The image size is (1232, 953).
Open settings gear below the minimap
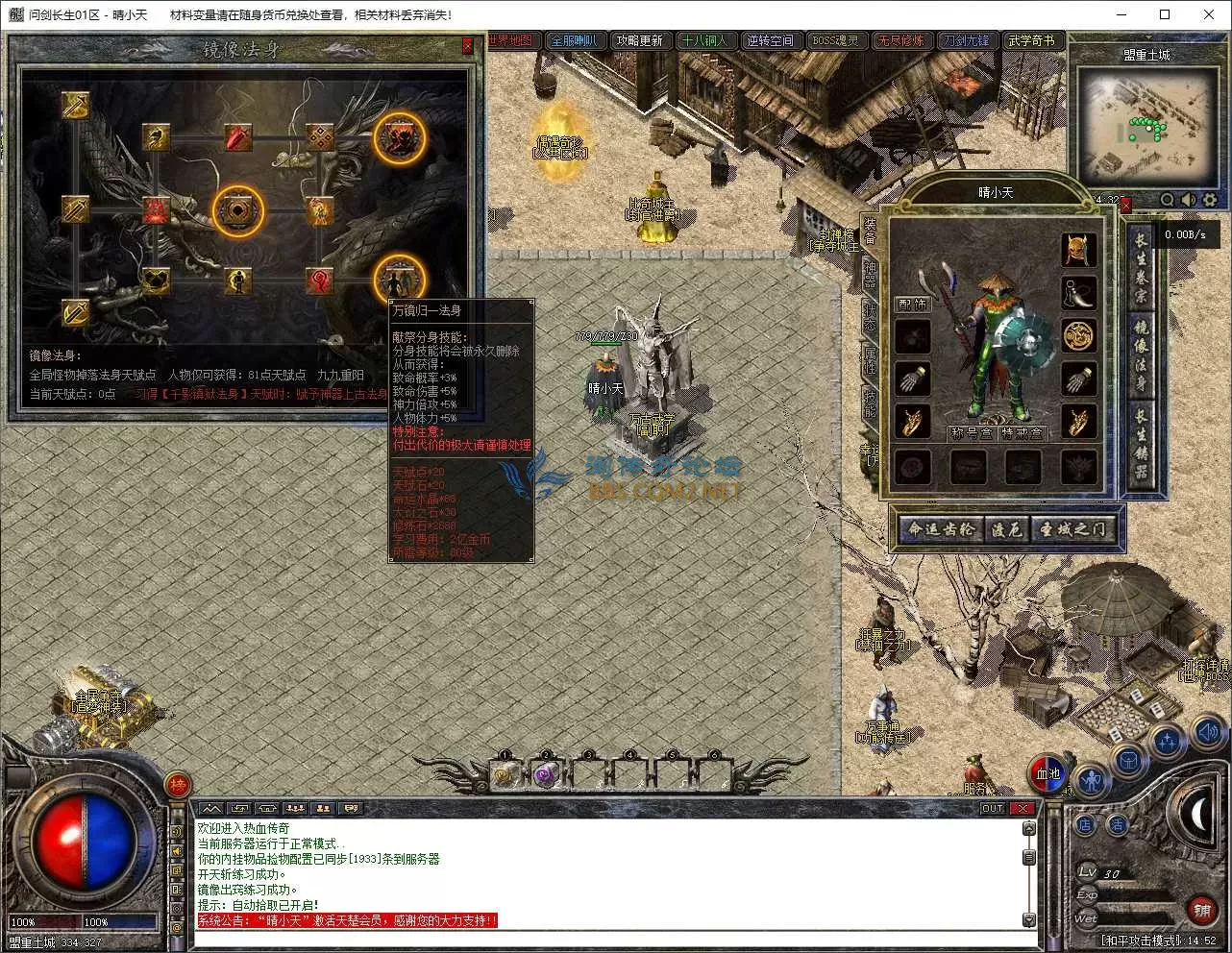[1209, 200]
